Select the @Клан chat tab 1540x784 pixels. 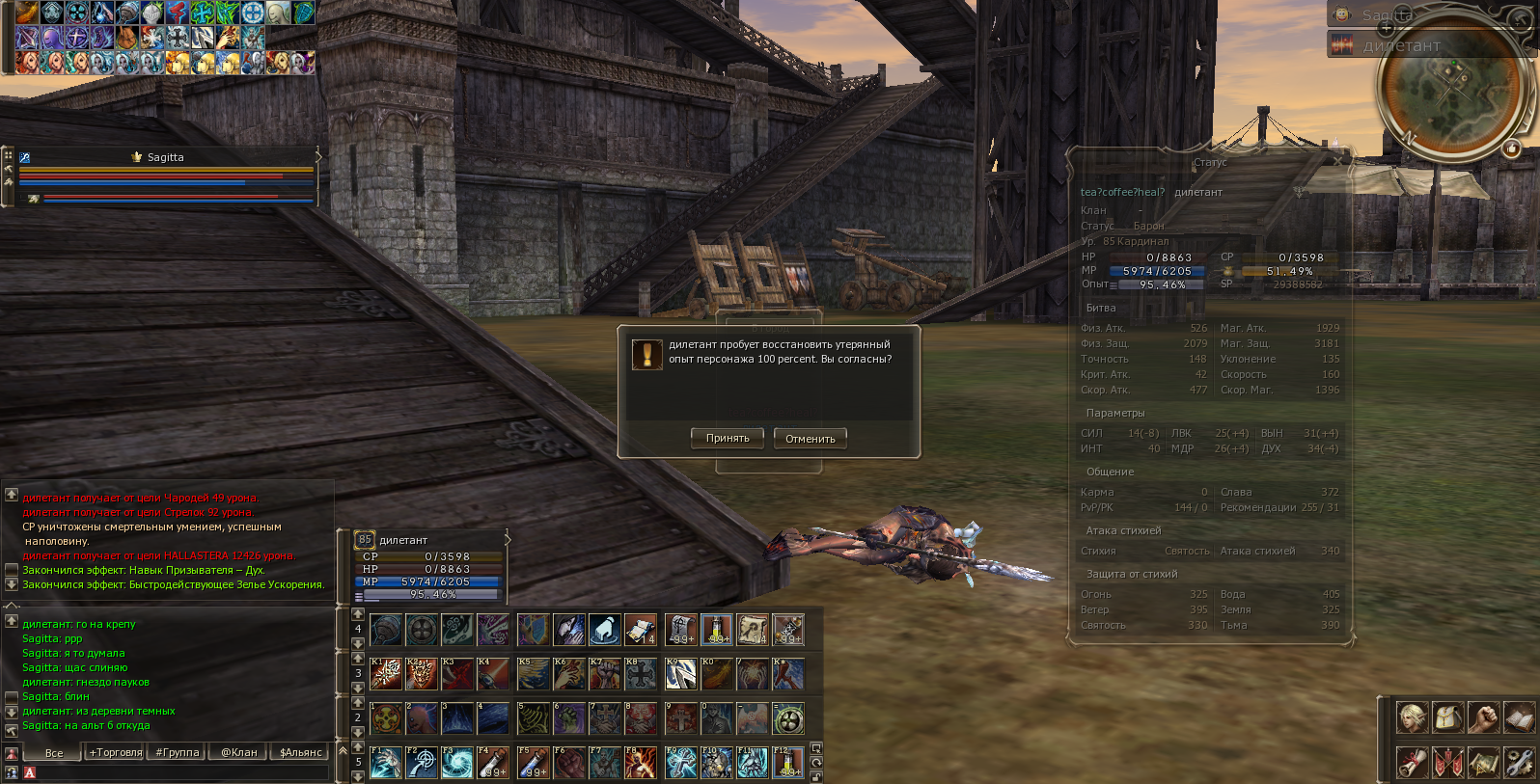tap(239, 752)
